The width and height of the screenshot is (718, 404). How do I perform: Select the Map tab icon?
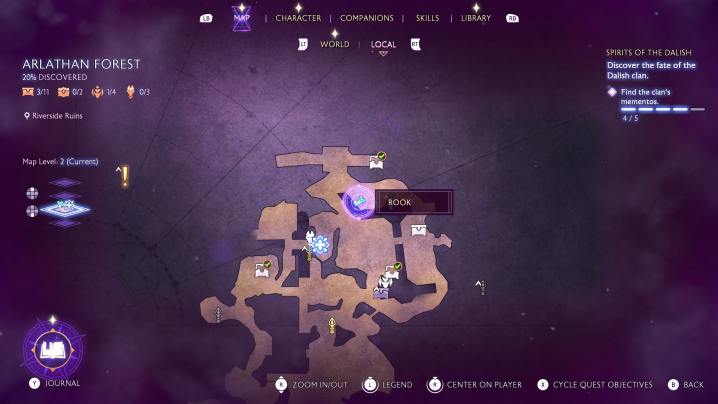[241, 18]
